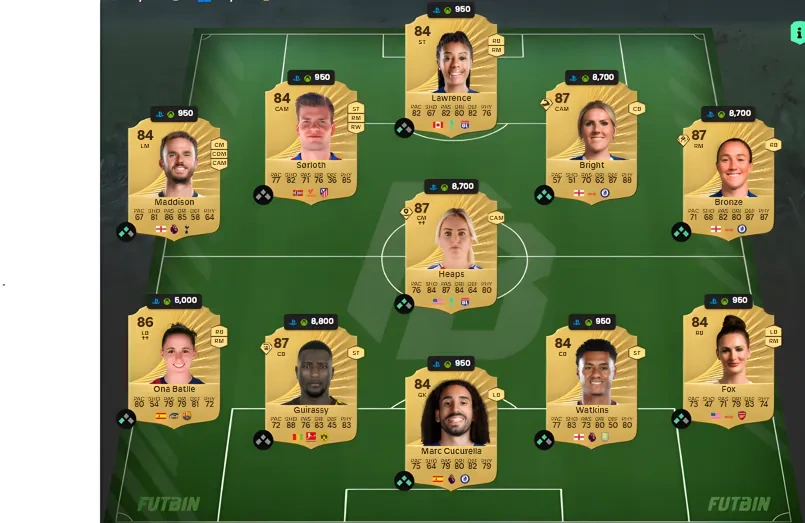This screenshot has height=523, width=805.
Task: Open the green info button
Action: click(797, 33)
